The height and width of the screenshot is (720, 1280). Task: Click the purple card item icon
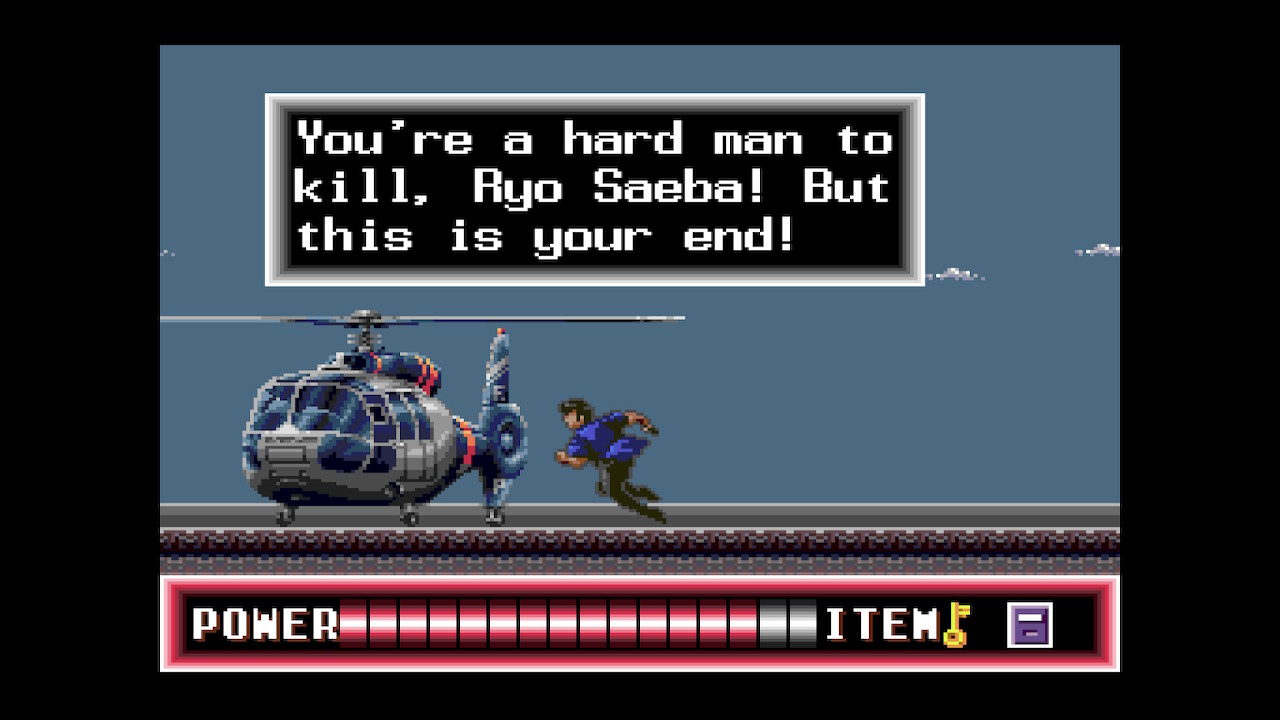point(1029,625)
